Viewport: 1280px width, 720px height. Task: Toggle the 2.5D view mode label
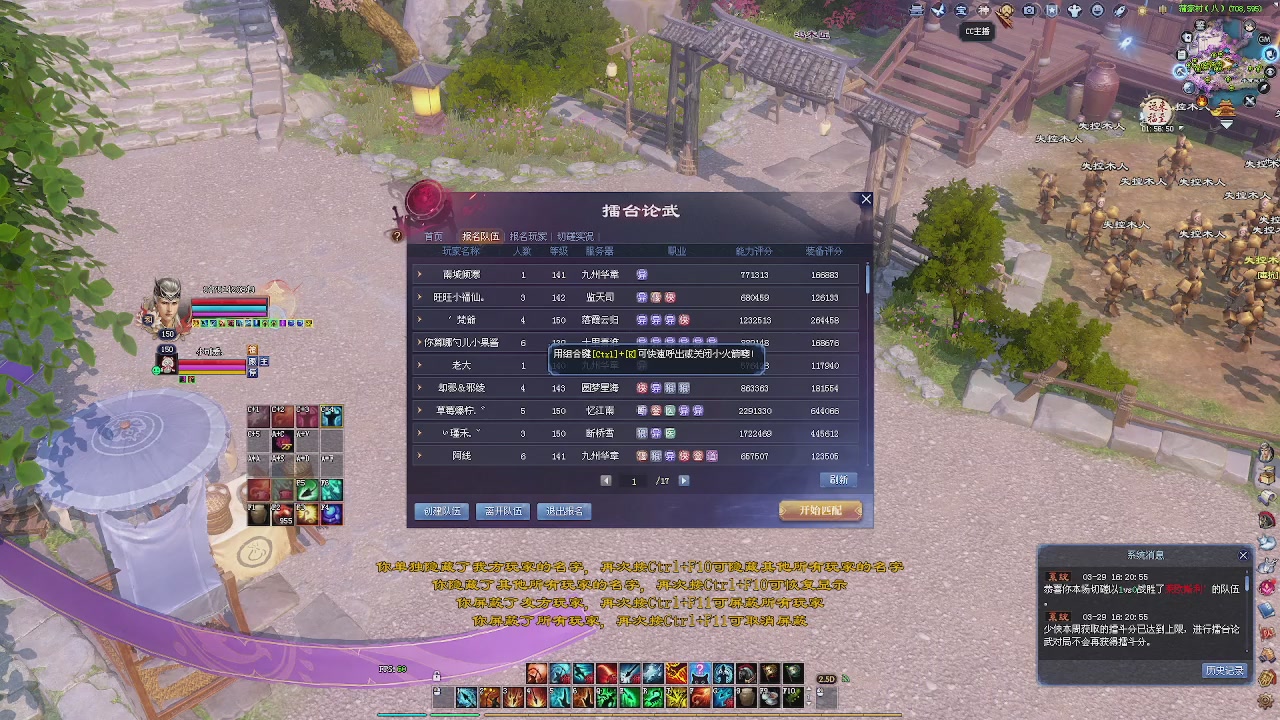coord(824,678)
